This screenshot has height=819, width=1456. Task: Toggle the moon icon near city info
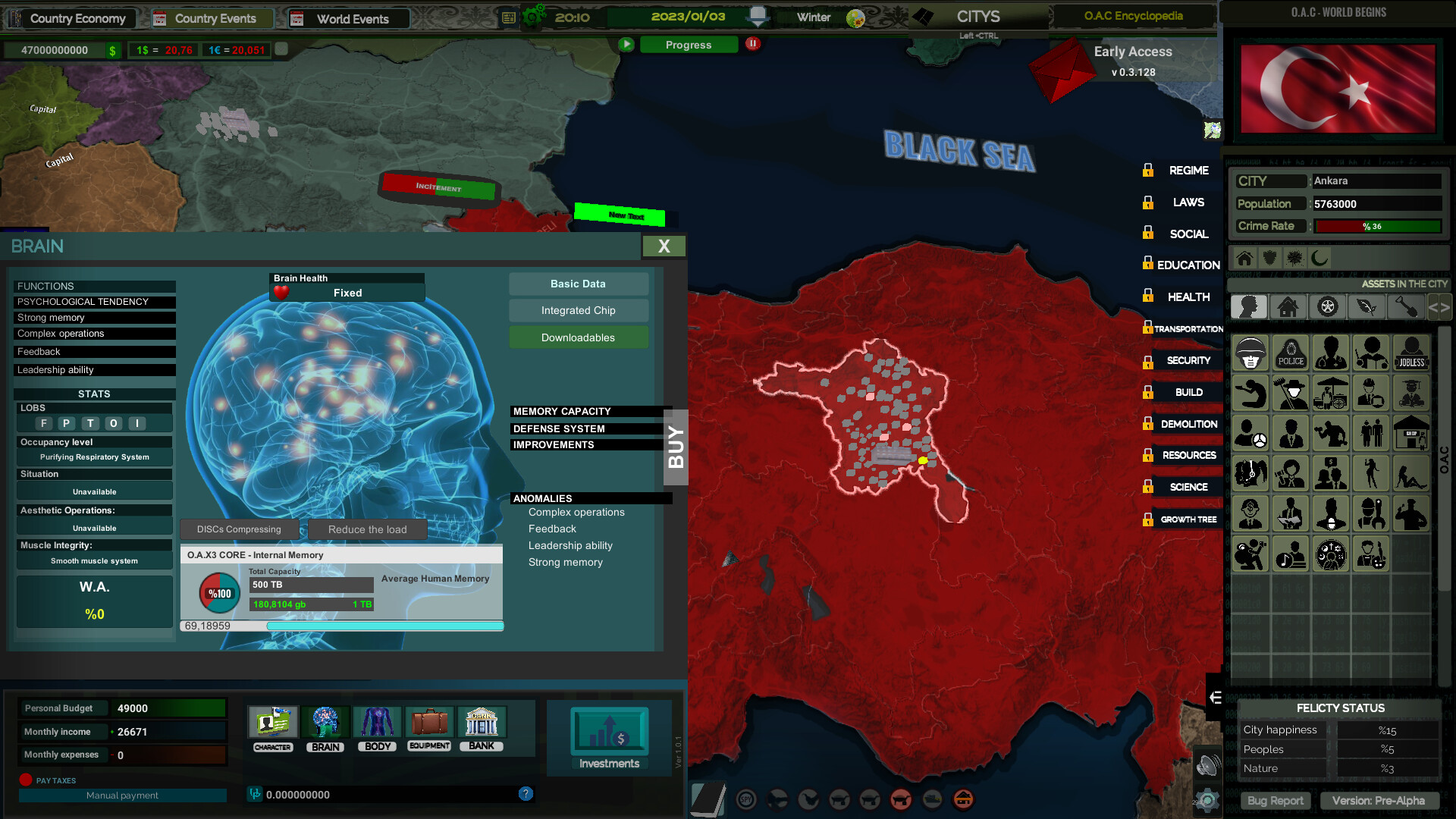click(x=1318, y=258)
